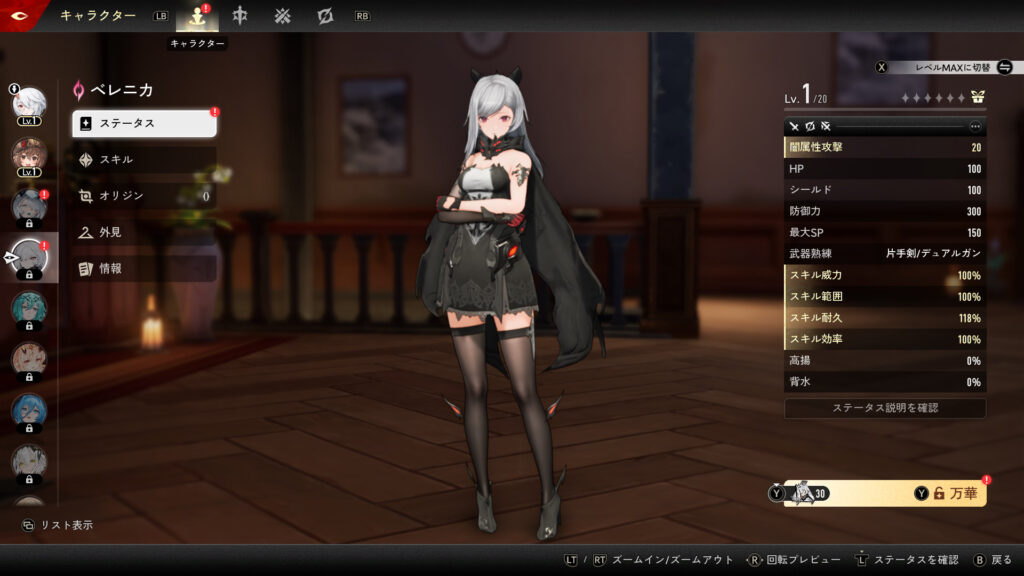
Task: Switch to the sword-and-shield tab icon
Action: (x=240, y=17)
